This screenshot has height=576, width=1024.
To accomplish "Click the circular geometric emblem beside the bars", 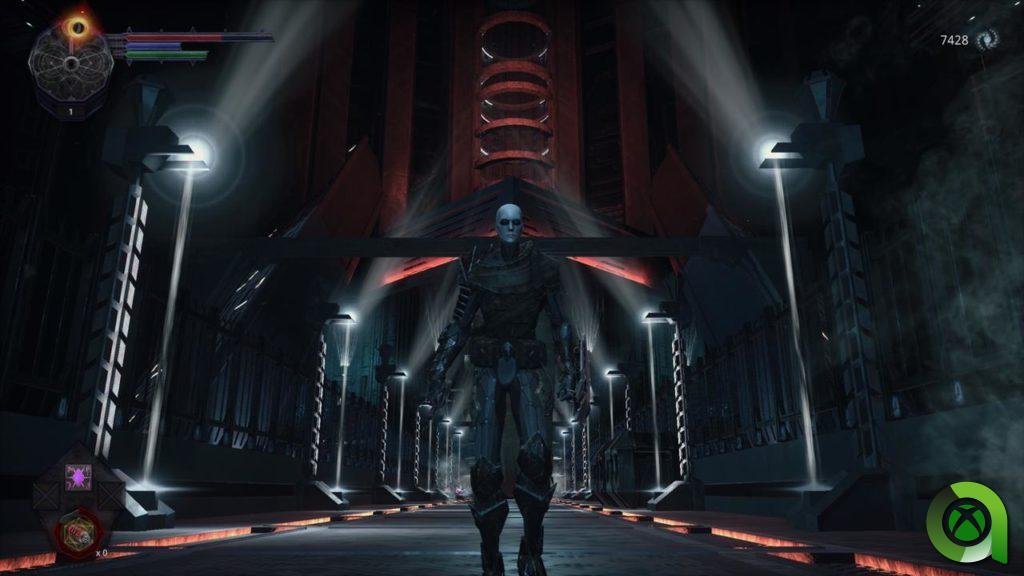I will pos(71,63).
